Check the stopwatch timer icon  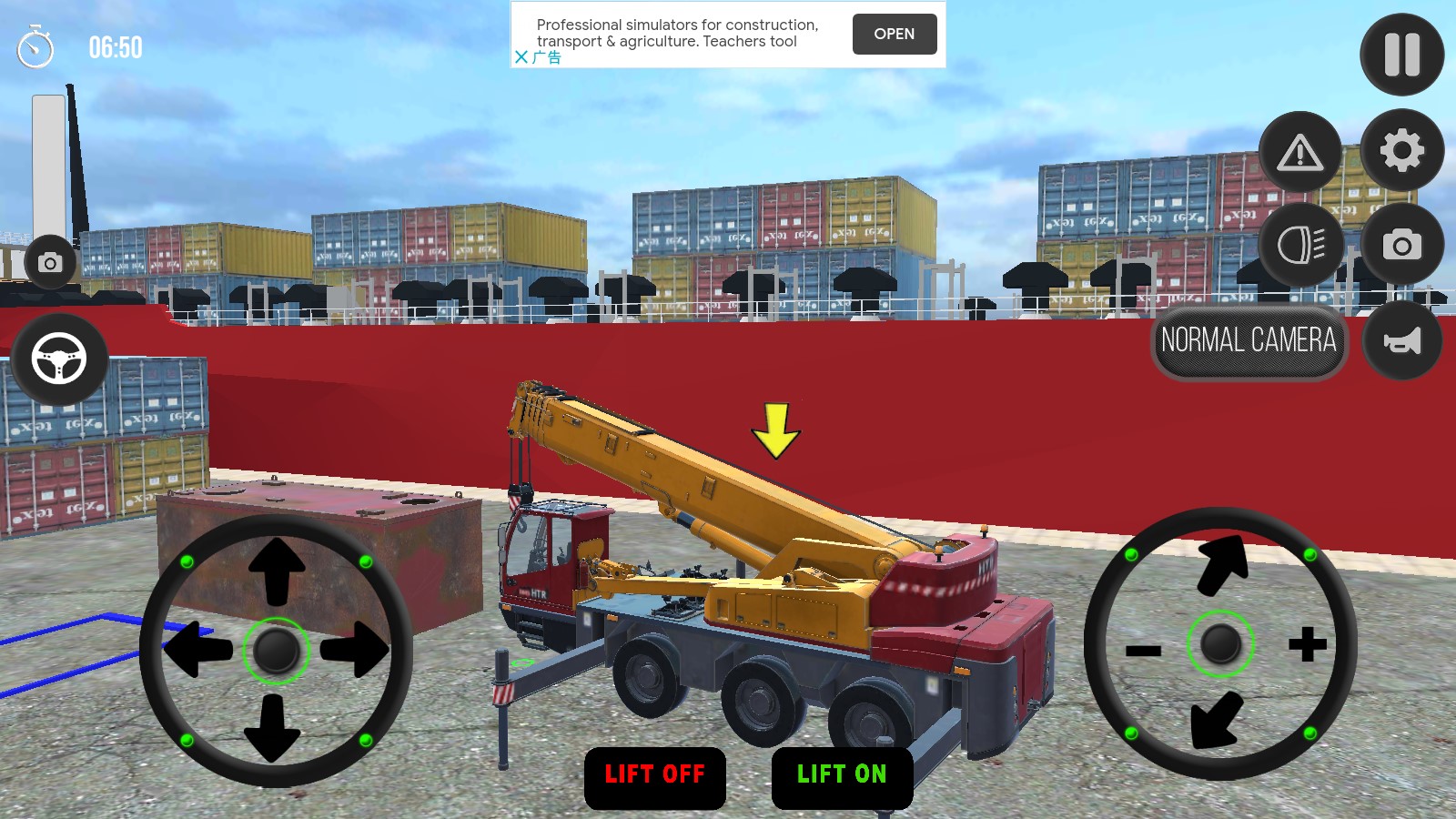pyautogui.click(x=34, y=47)
